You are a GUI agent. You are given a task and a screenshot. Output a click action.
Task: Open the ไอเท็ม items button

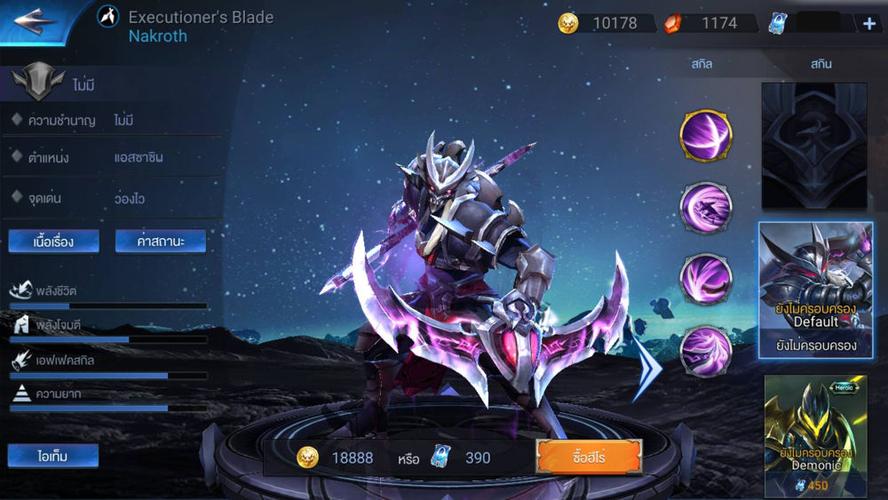click(x=53, y=456)
